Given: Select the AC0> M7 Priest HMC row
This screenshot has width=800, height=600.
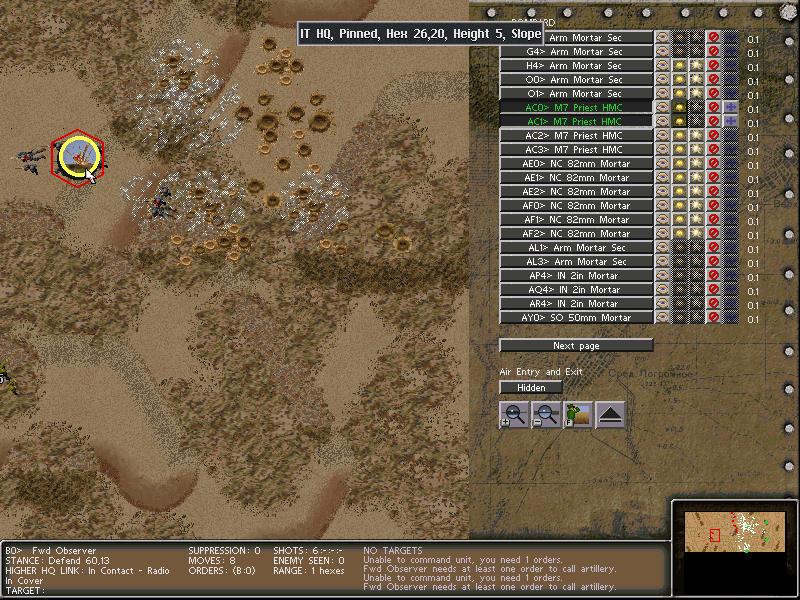Looking at the screenshot, I should point(576,108).
